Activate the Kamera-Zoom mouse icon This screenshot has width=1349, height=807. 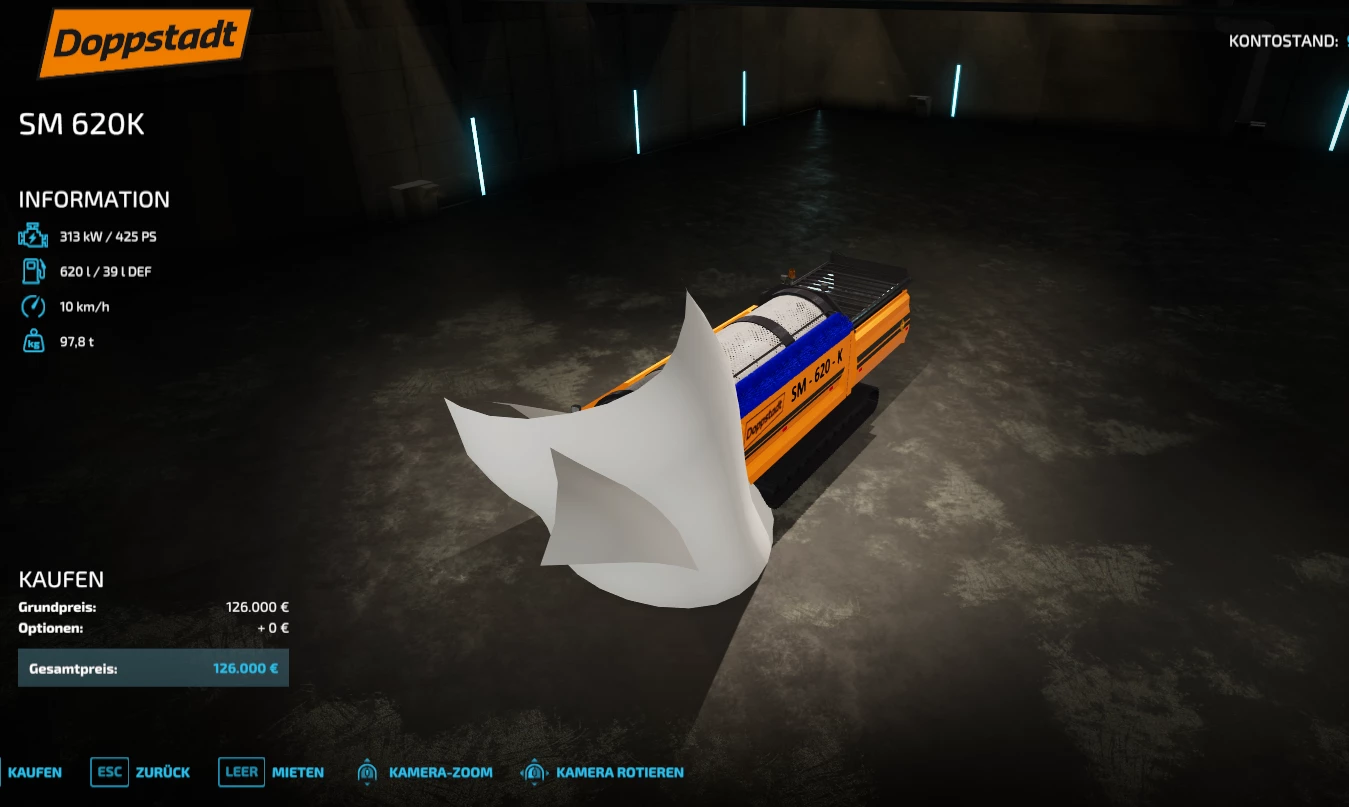tap(366, 772)
